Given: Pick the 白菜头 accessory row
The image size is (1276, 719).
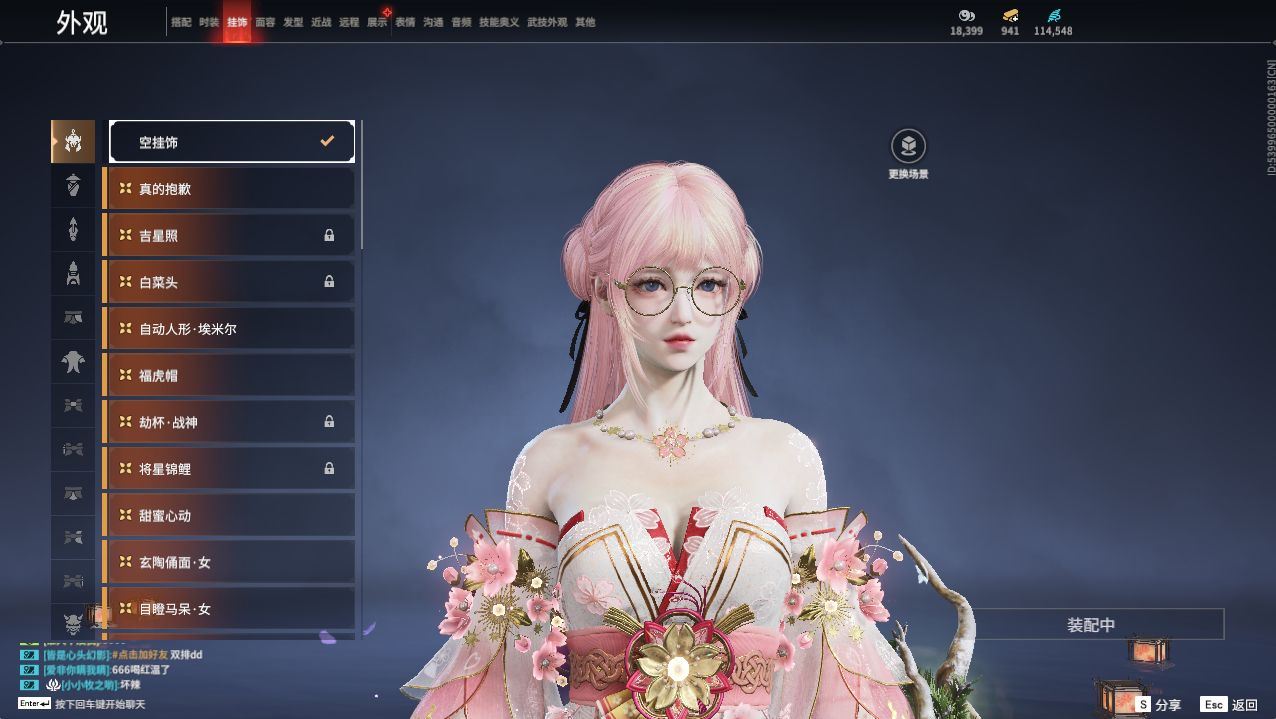Looking at the screenshot, I should coord(229,282).
